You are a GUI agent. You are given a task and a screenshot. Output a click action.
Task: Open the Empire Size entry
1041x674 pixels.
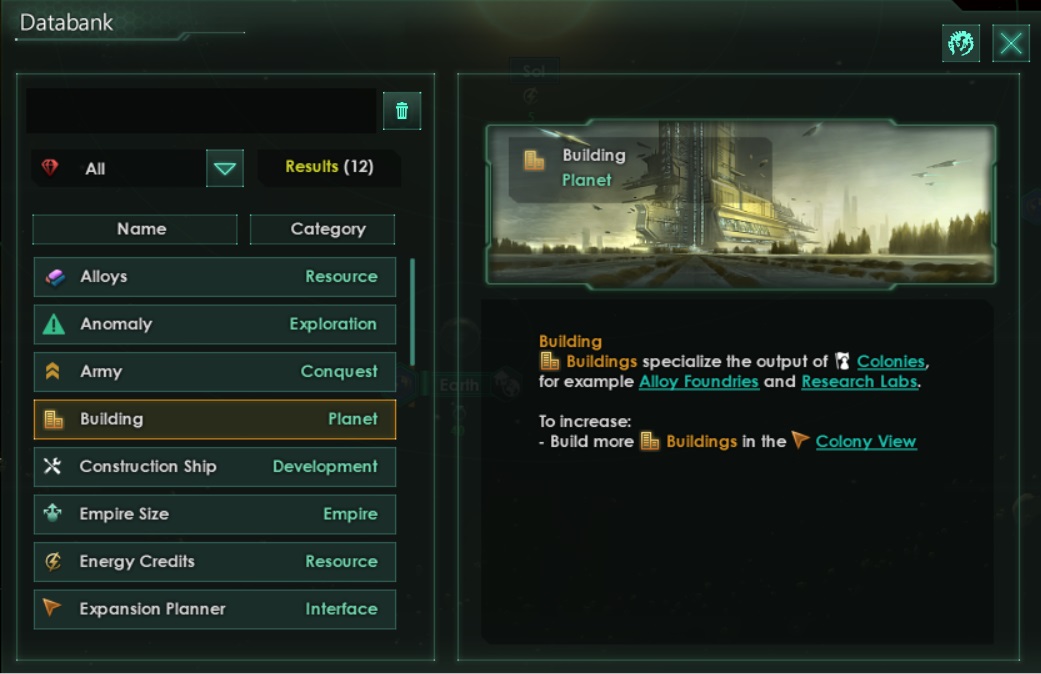pos(214,514)
